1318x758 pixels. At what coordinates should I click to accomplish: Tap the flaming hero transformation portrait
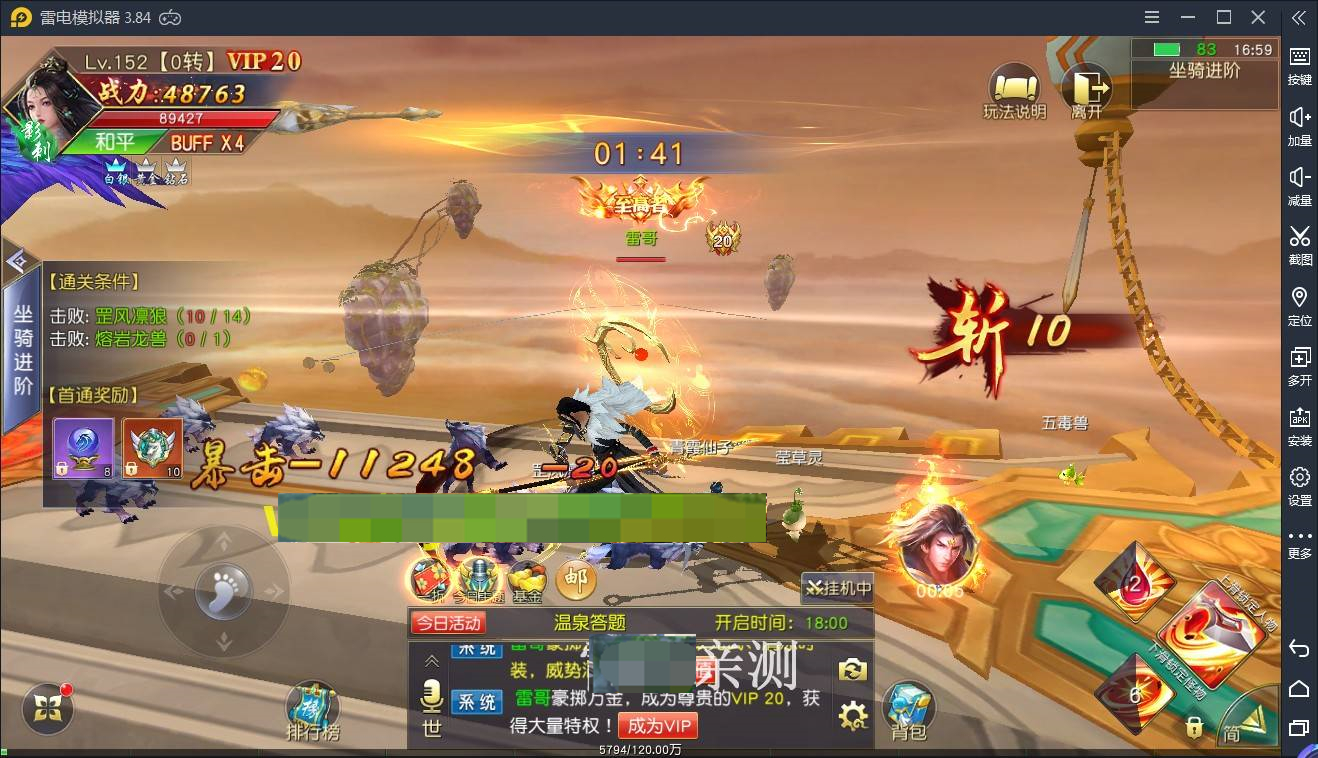(938, 545)
